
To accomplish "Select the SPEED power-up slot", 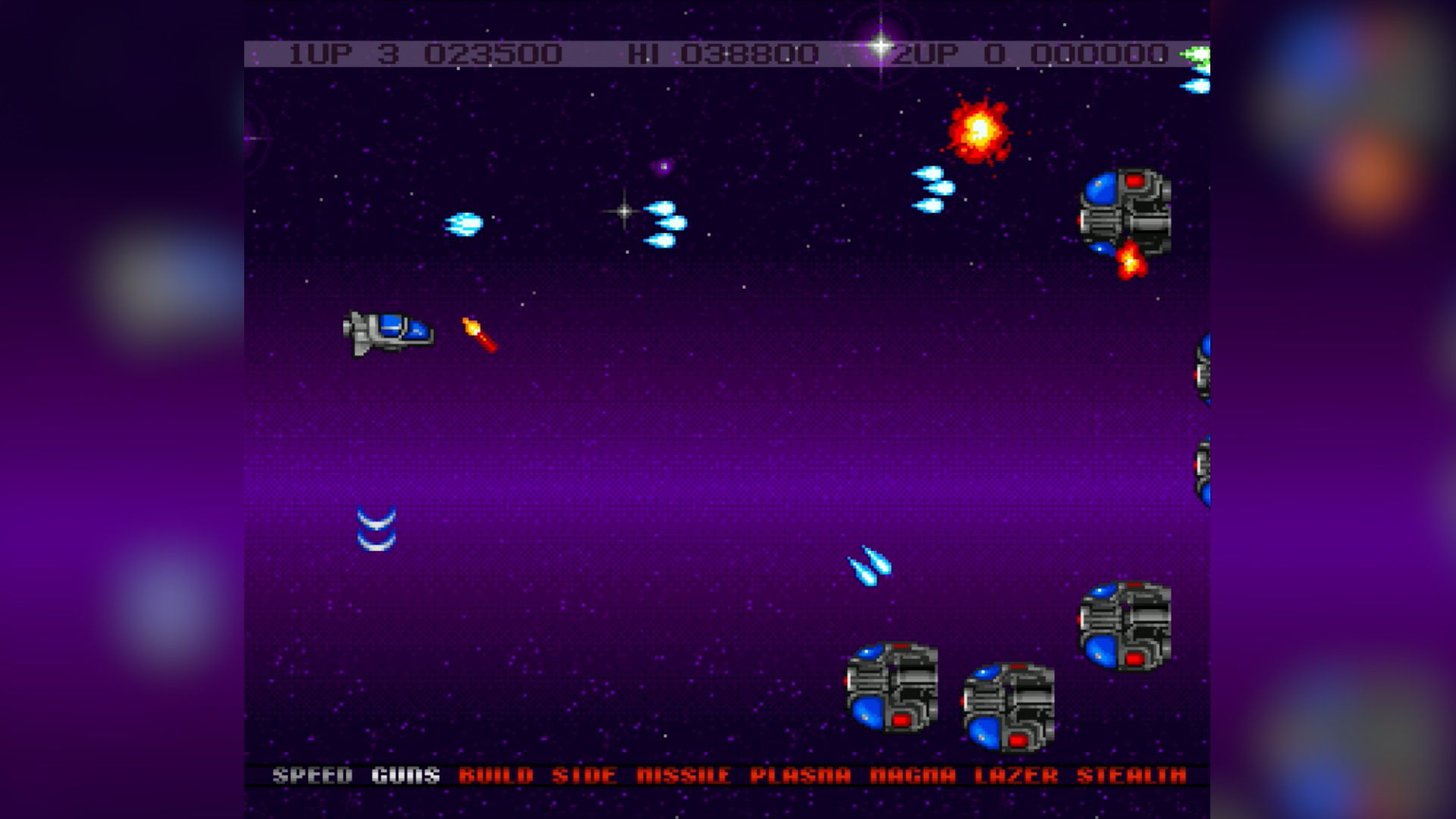I will 312,775.
